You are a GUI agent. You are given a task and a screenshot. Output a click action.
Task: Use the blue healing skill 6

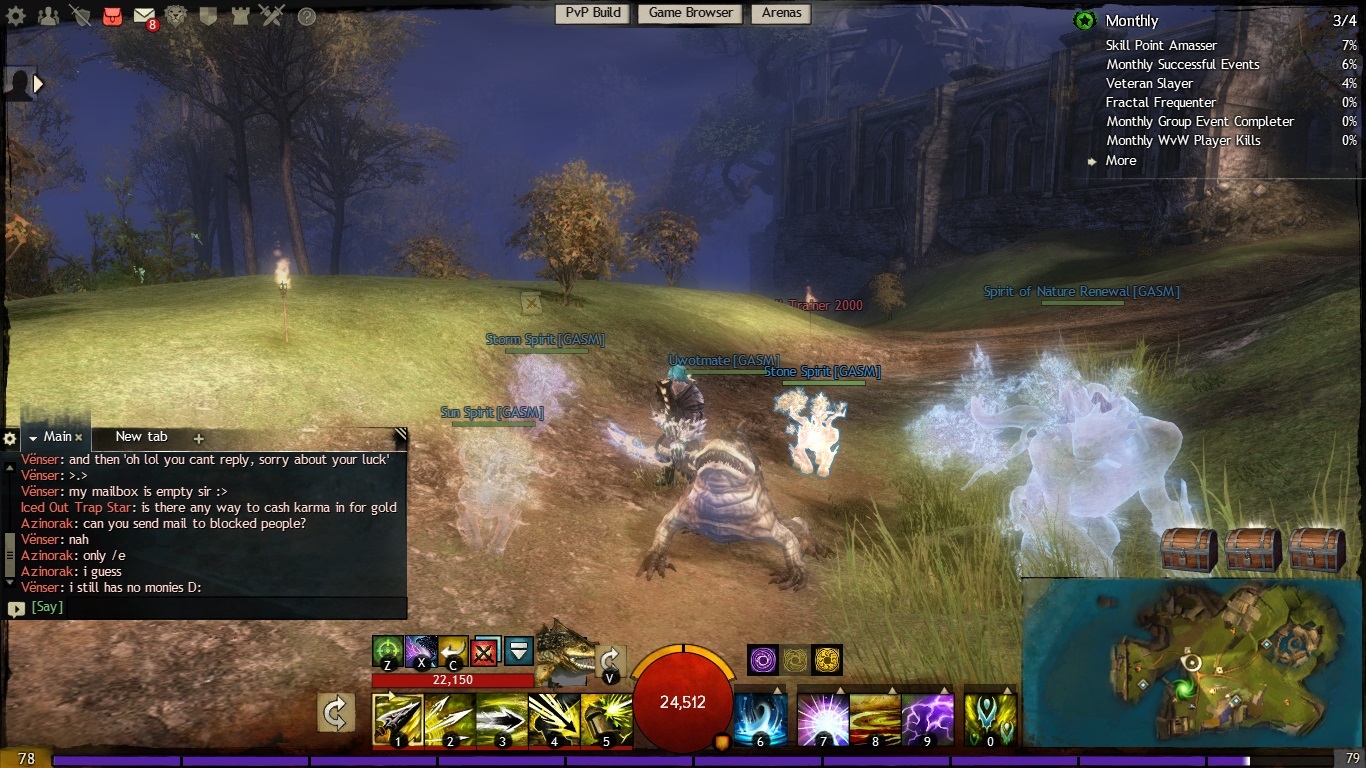click(x=760, y=720)
